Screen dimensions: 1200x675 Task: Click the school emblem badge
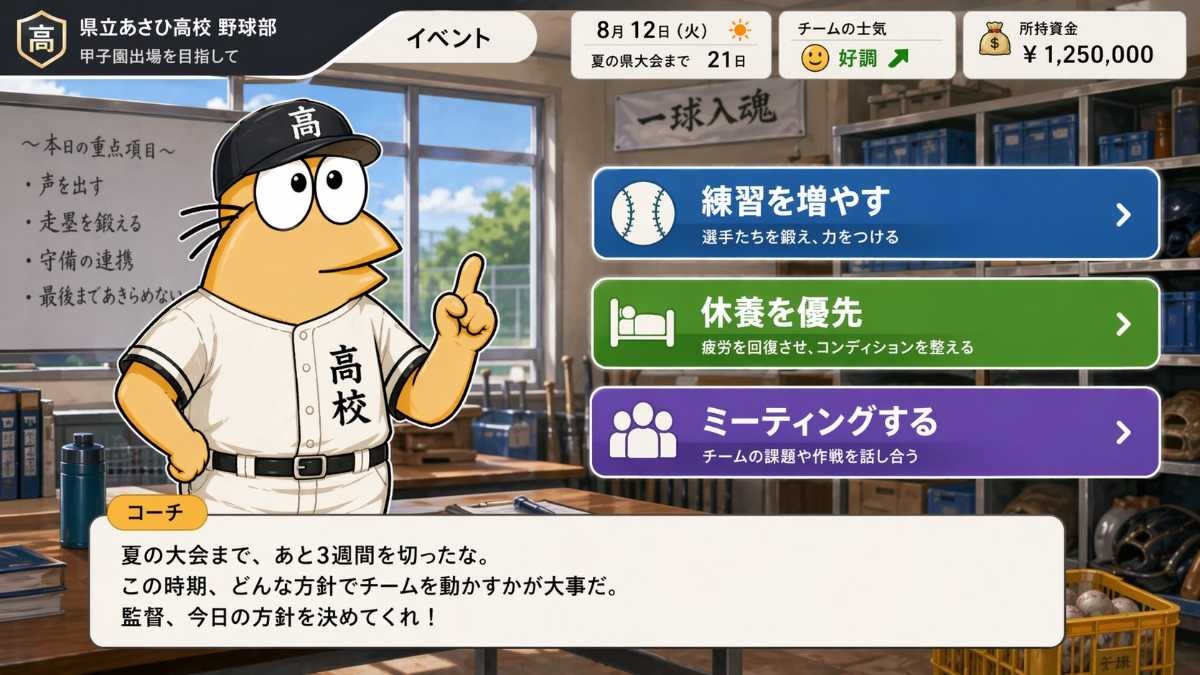[41, 39]
